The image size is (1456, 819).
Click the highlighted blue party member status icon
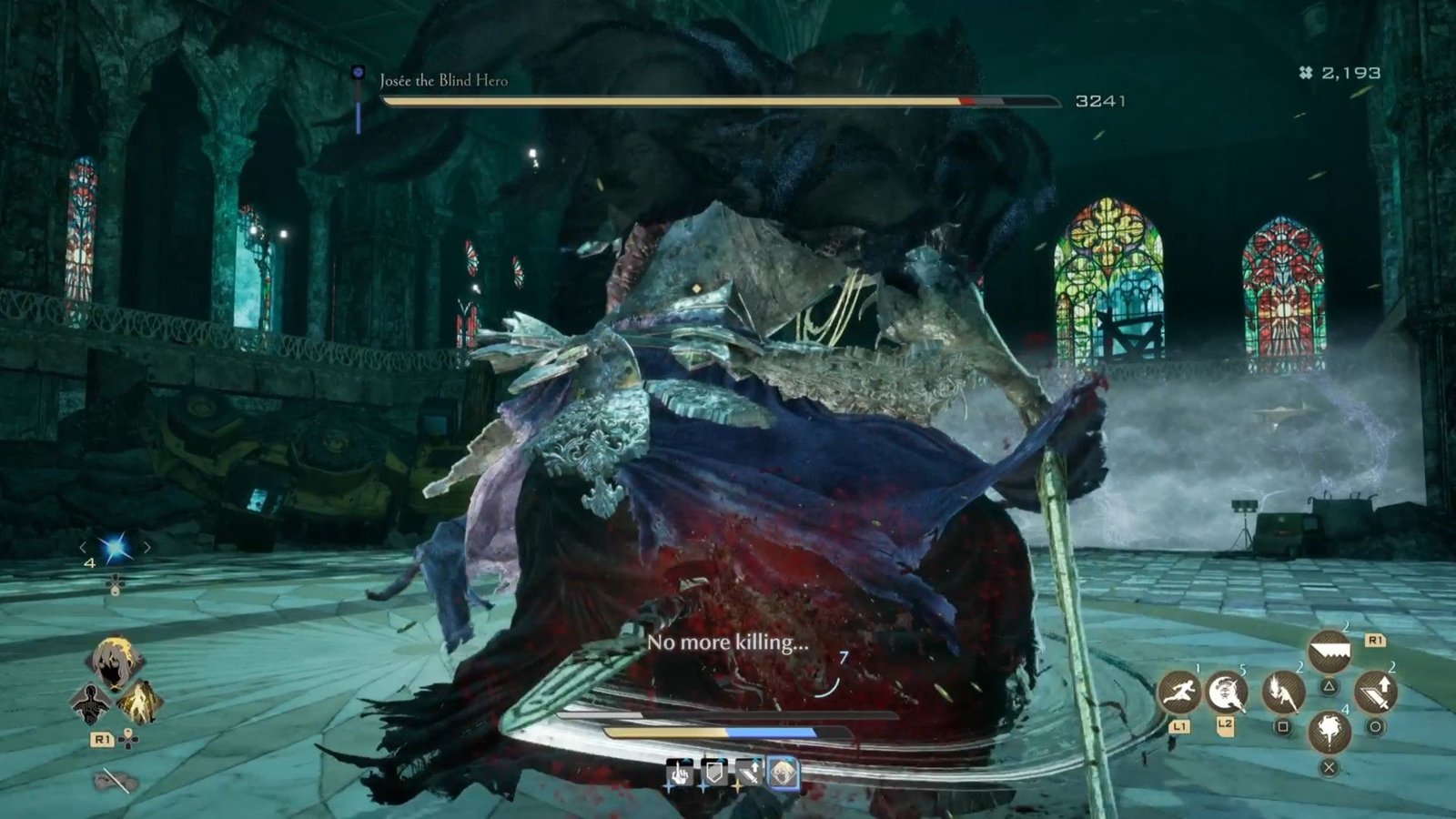(783, 773)
